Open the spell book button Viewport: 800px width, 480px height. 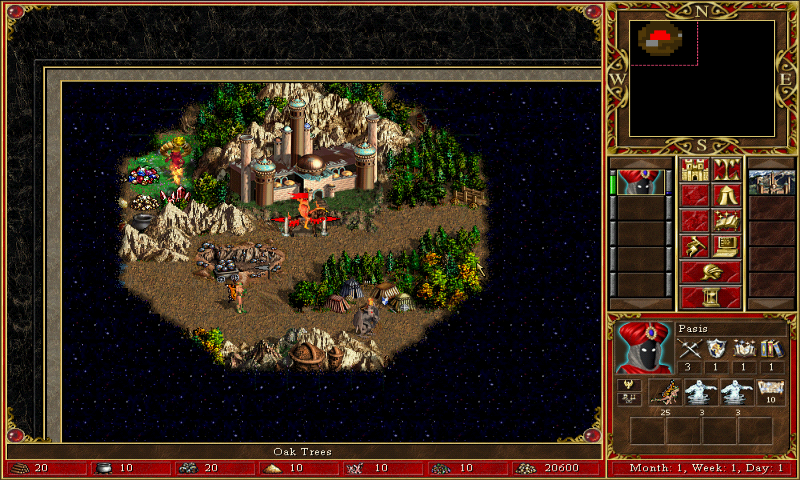[726, 220]
